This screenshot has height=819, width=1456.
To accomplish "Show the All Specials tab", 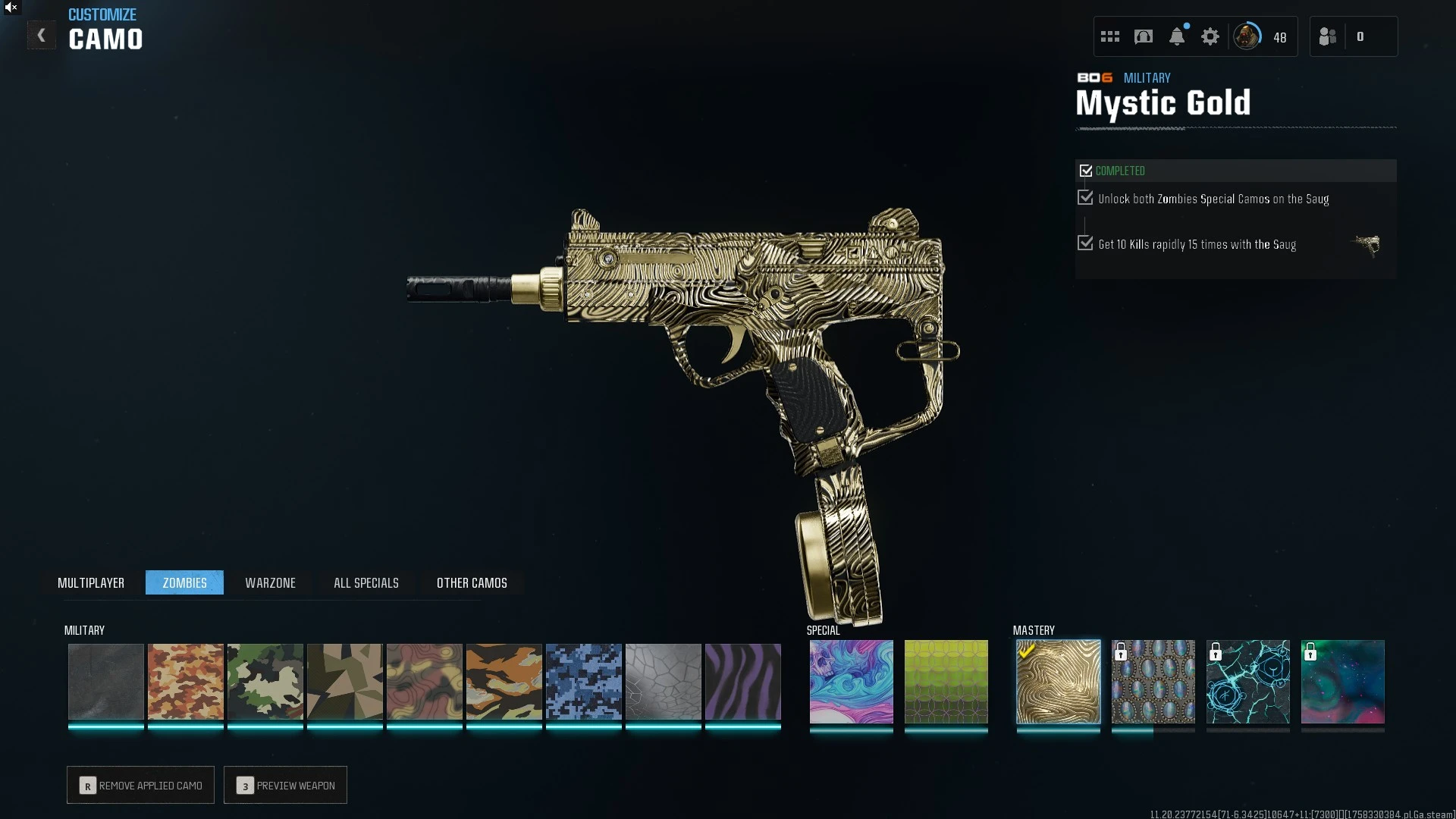I will coord(366,582).
